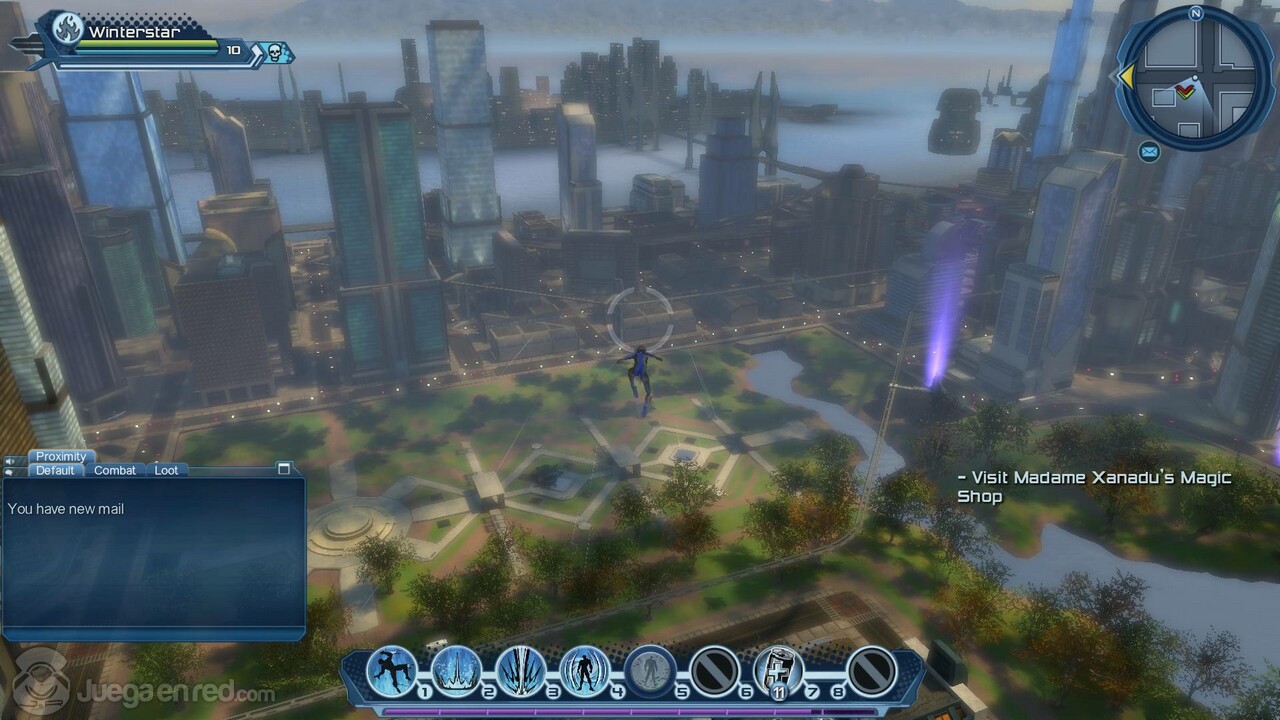1280x720 pixels.
Task: Click the yellow objective arrow on the minimap
Action: pos(1126,77)
